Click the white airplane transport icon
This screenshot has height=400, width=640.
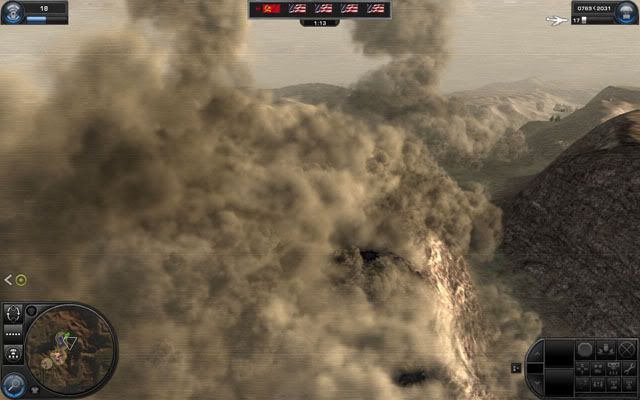click(556, 20)
